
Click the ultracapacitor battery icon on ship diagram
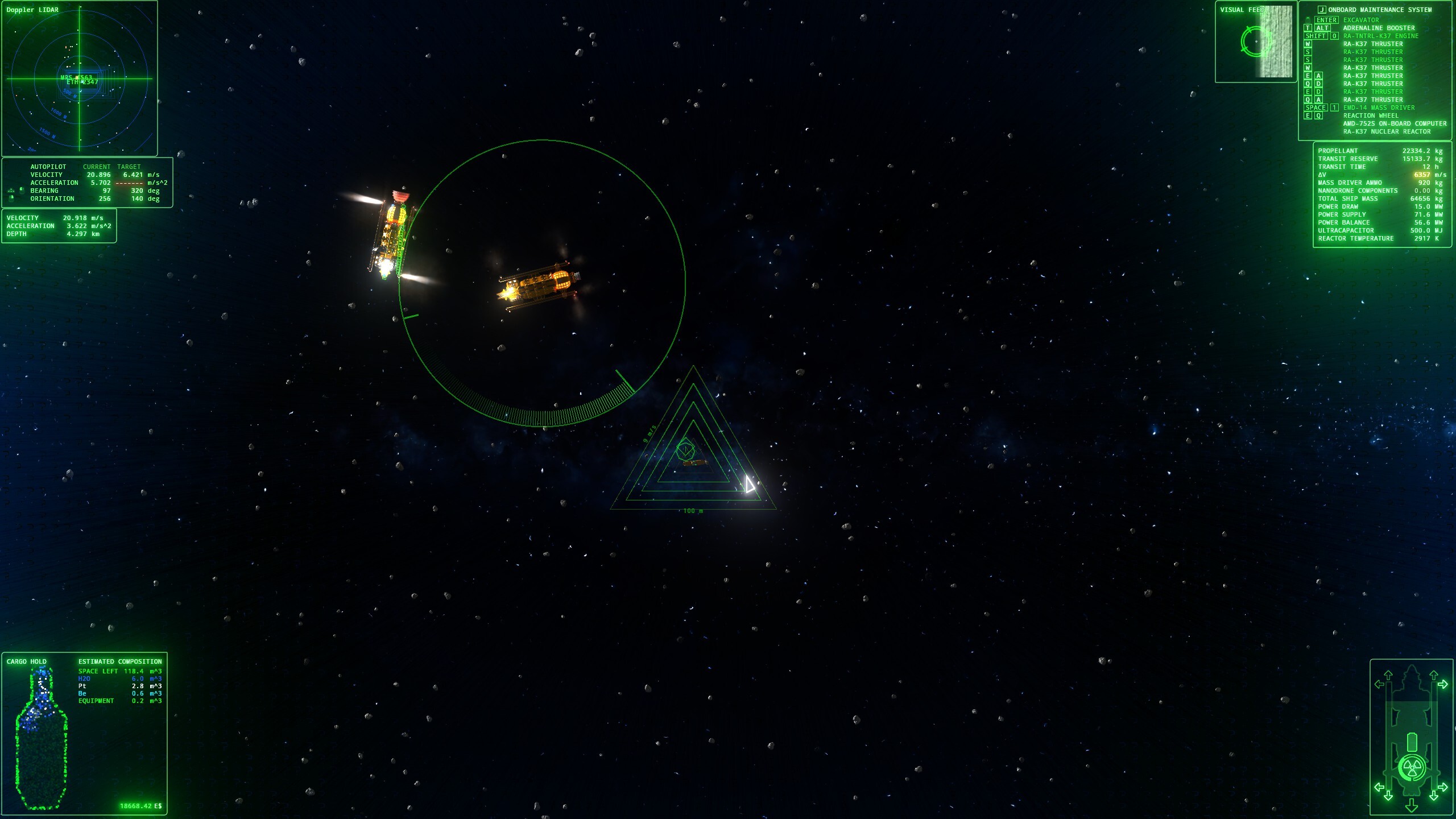[1411, 742]
